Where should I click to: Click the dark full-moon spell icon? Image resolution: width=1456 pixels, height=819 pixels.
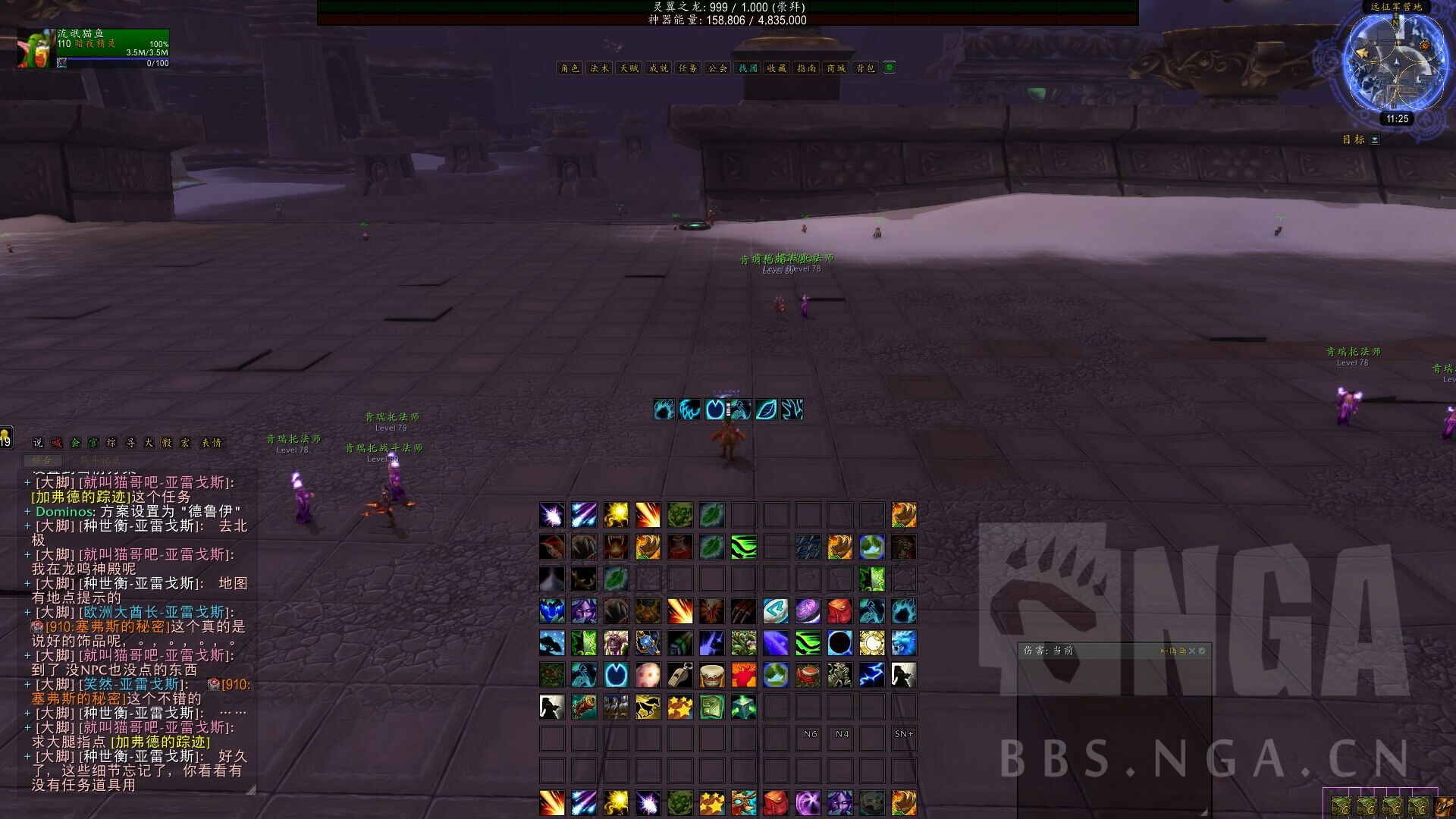coord(839,642)
